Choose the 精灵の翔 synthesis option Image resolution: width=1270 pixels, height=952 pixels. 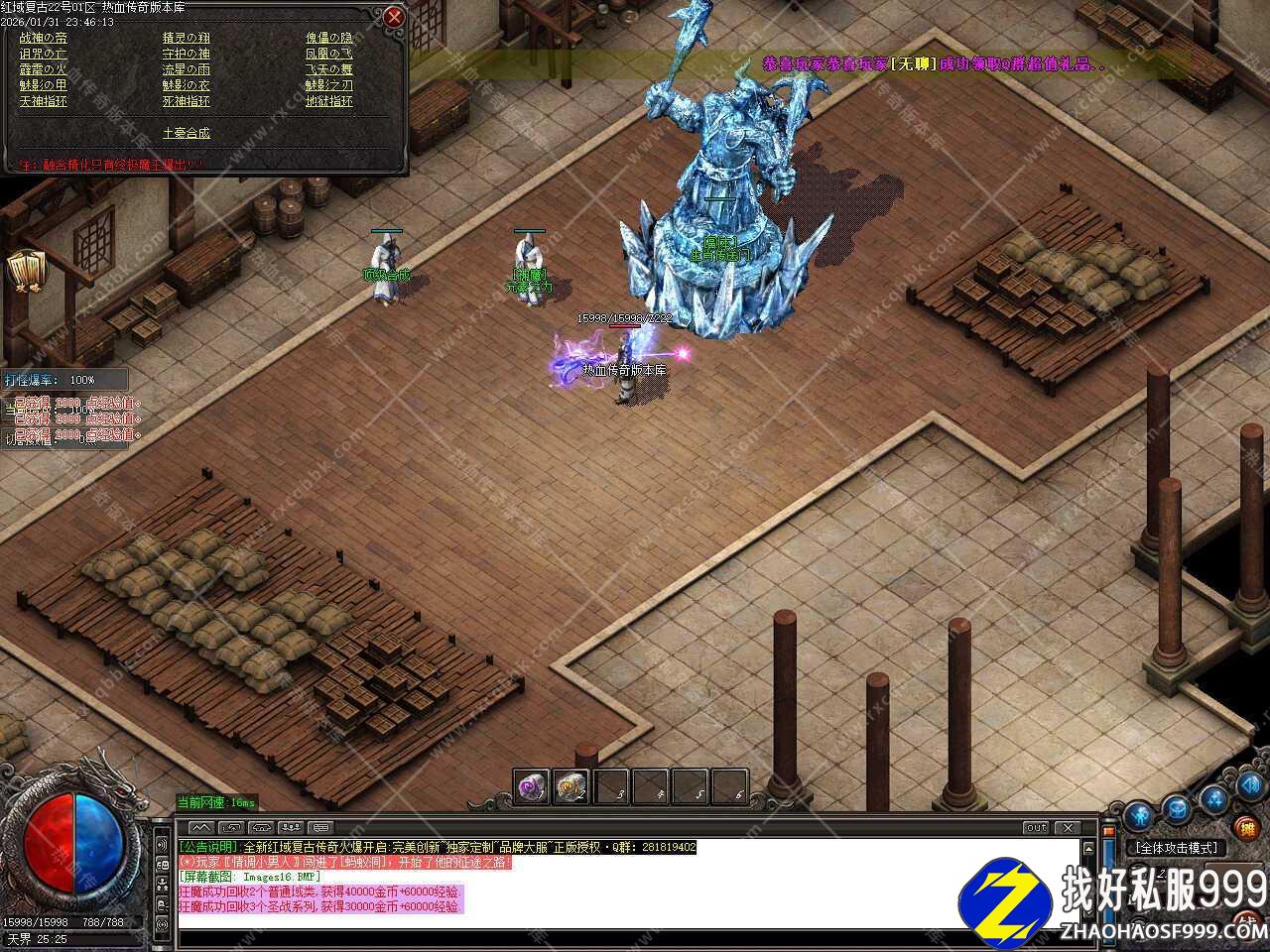coord(187,38)
